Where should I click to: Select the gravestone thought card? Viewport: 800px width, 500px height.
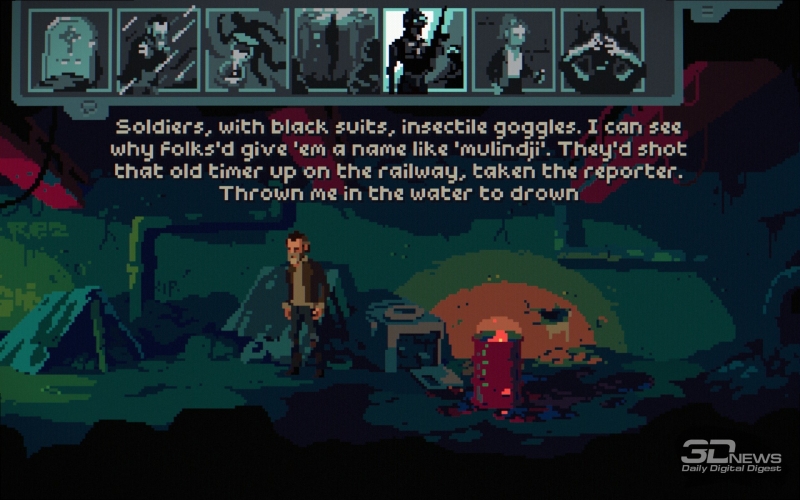pyautogui.click(x=70, y=52)
